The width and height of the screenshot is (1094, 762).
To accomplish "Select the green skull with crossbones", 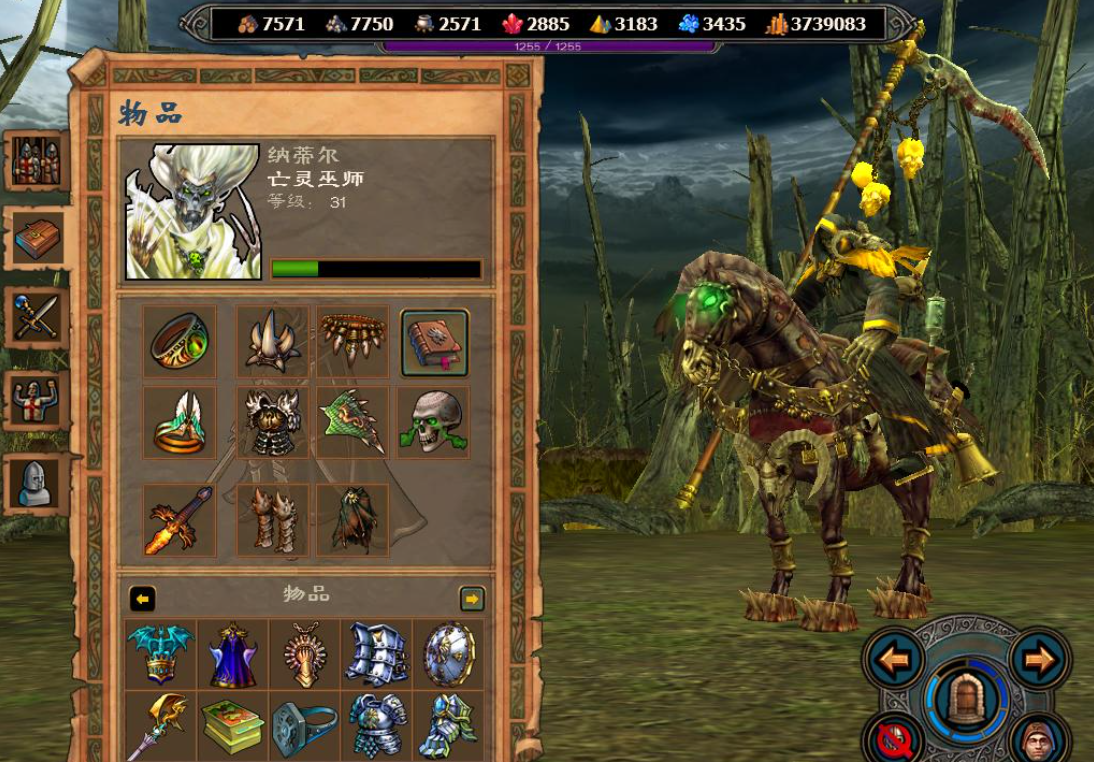I will point(434,422).
